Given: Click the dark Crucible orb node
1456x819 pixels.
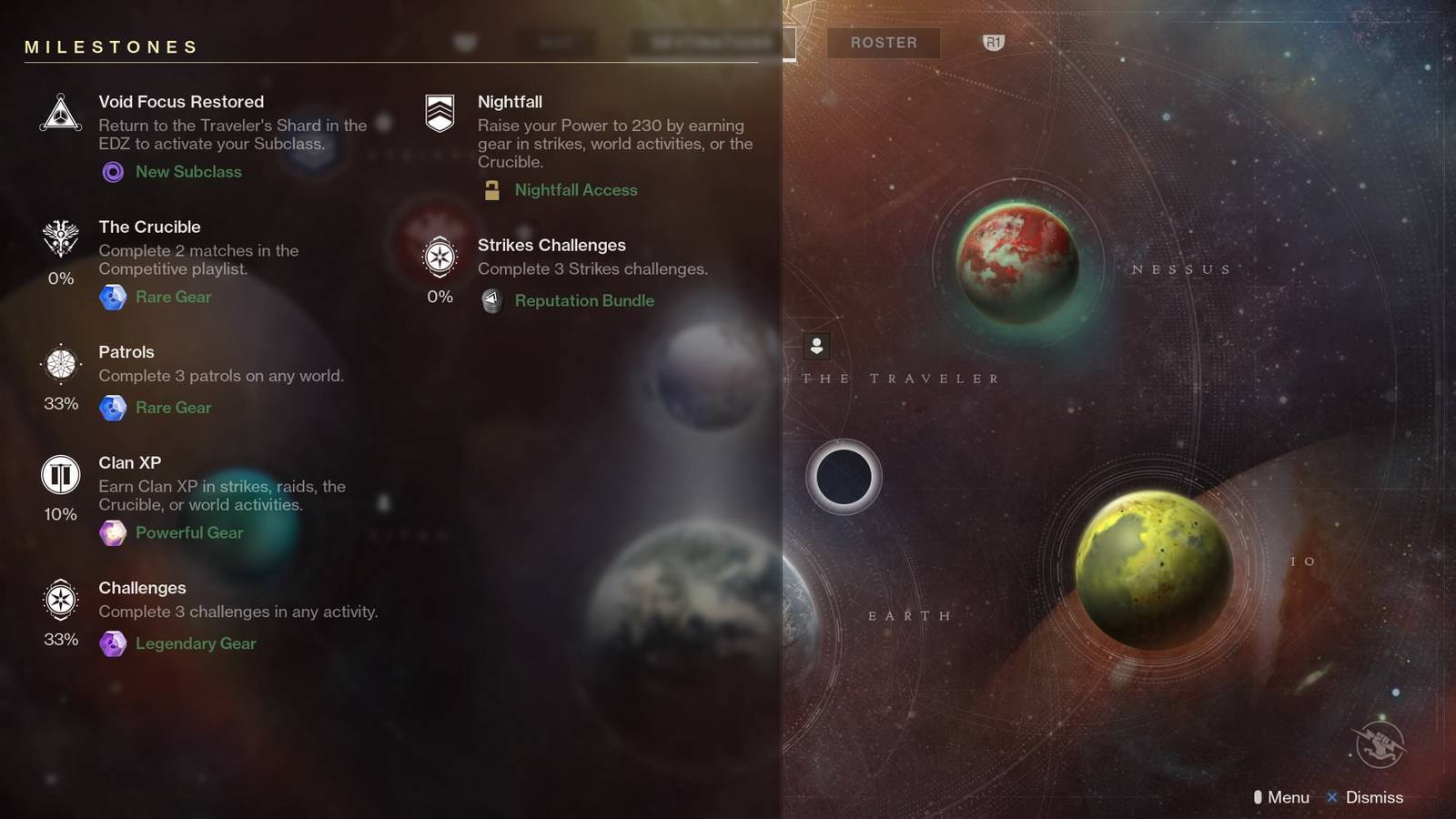Looking at the screenshot, I should coord(844,477).
